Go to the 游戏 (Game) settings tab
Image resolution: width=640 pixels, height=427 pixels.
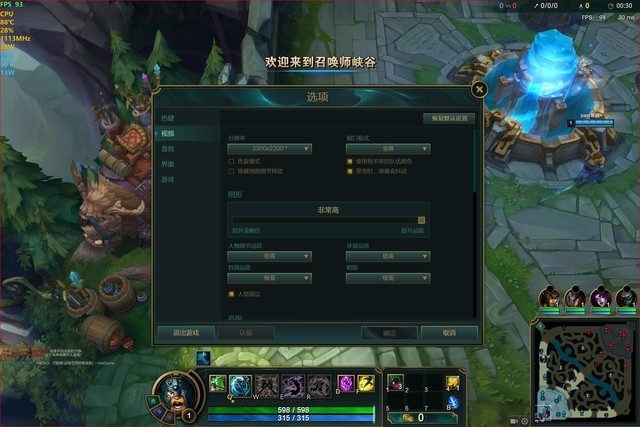point(168,179)
